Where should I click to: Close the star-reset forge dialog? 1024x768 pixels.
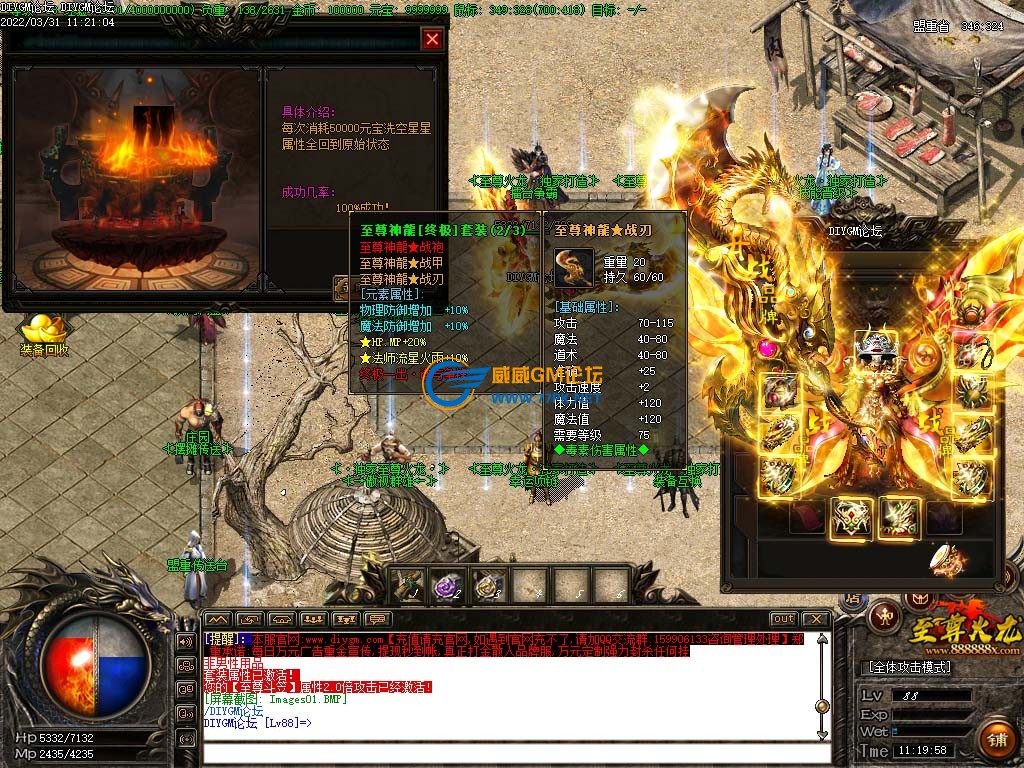coord(432,39)
